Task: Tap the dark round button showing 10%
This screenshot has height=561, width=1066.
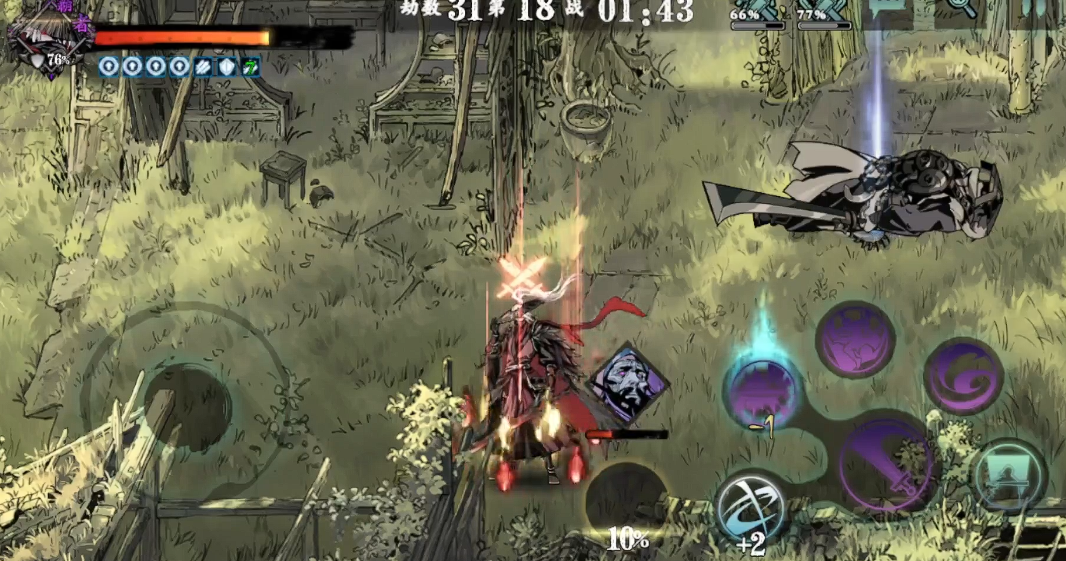Action: (626, 500)
